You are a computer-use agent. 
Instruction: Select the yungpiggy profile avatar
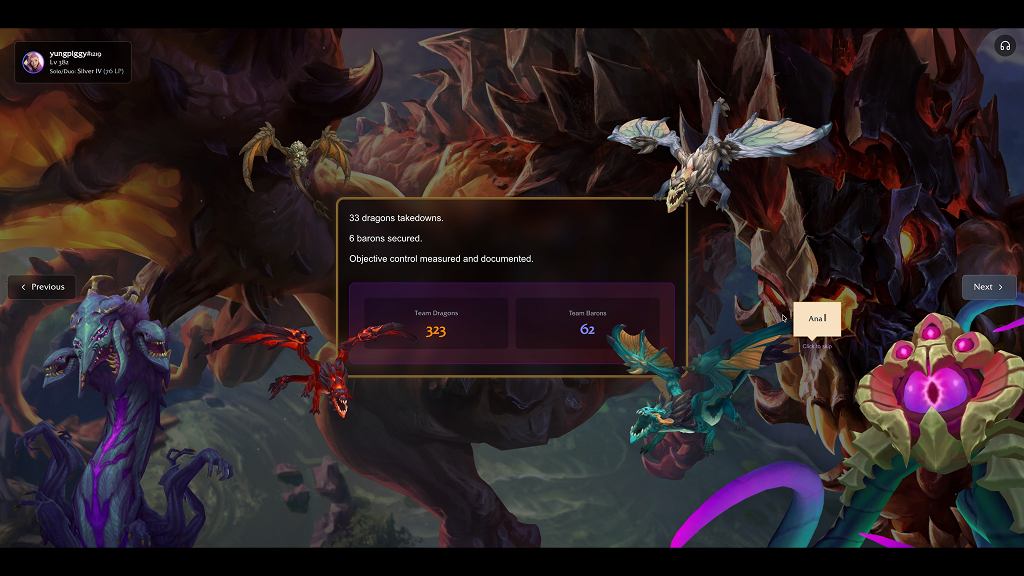point(33,61)
